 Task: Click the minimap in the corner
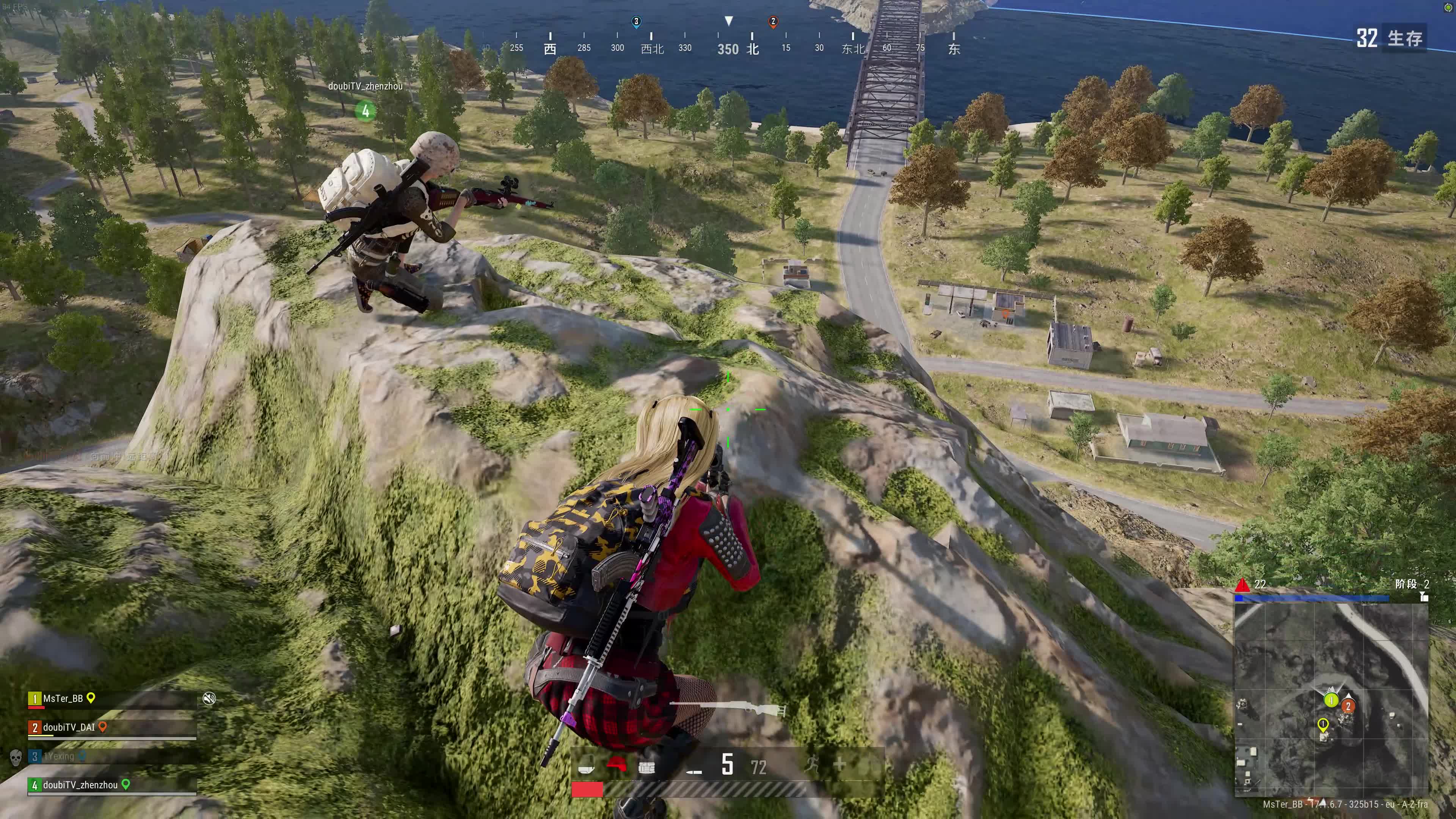[1330, 698]
